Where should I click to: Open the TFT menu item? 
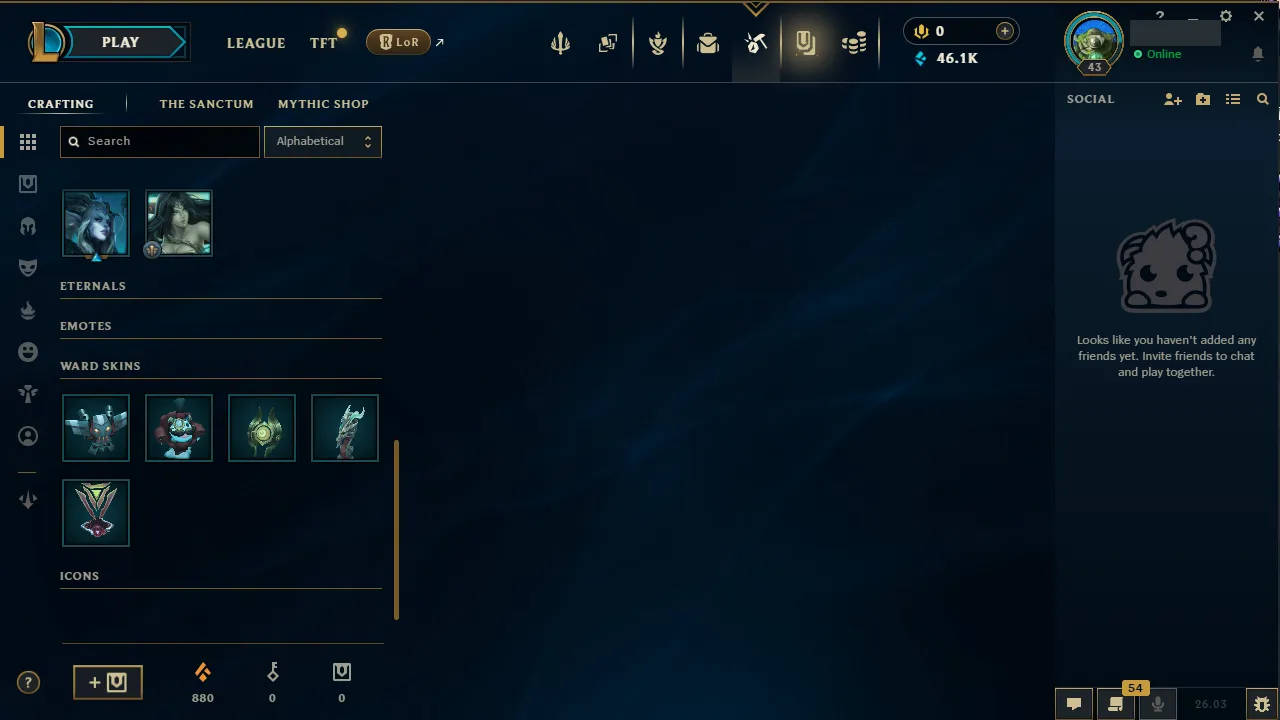[x=323, y=43]
